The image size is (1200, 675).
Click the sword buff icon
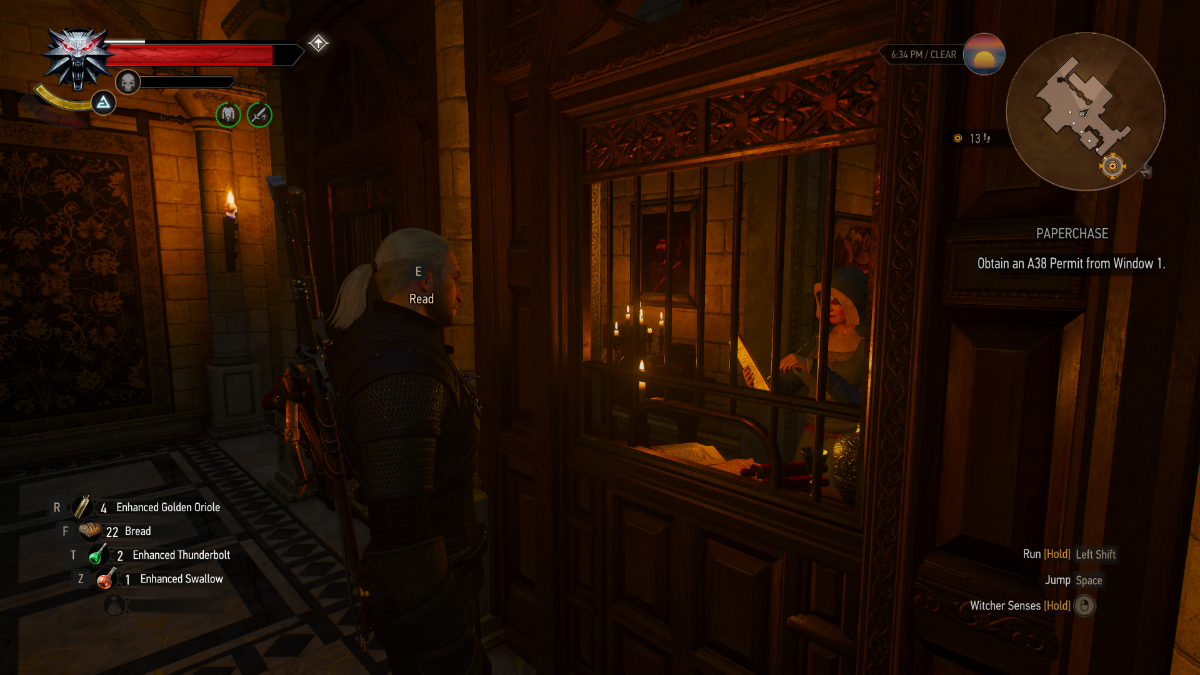(260, 114)
